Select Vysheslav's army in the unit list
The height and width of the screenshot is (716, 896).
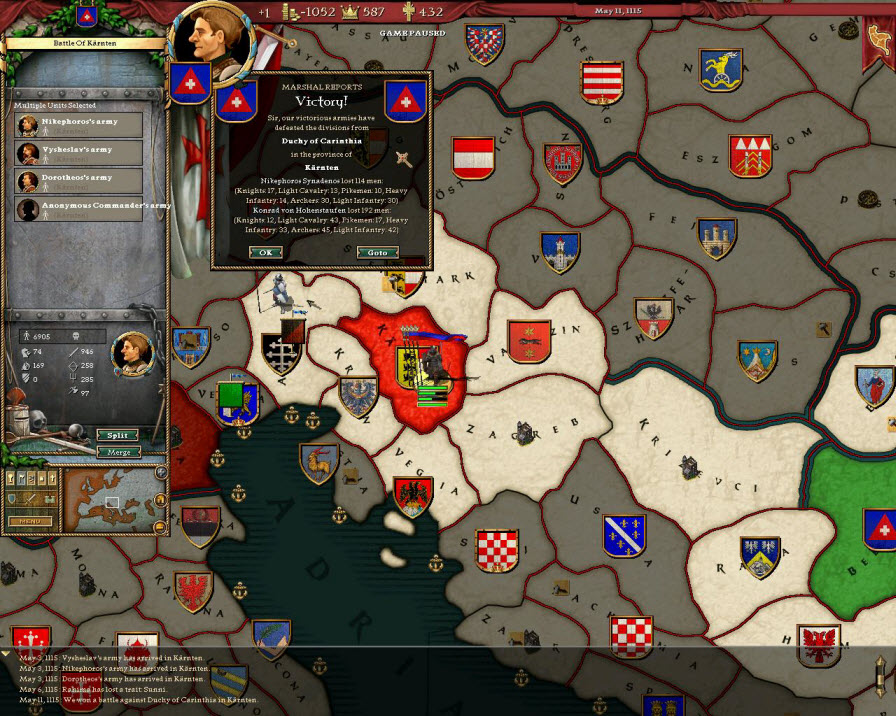point(79,153)
